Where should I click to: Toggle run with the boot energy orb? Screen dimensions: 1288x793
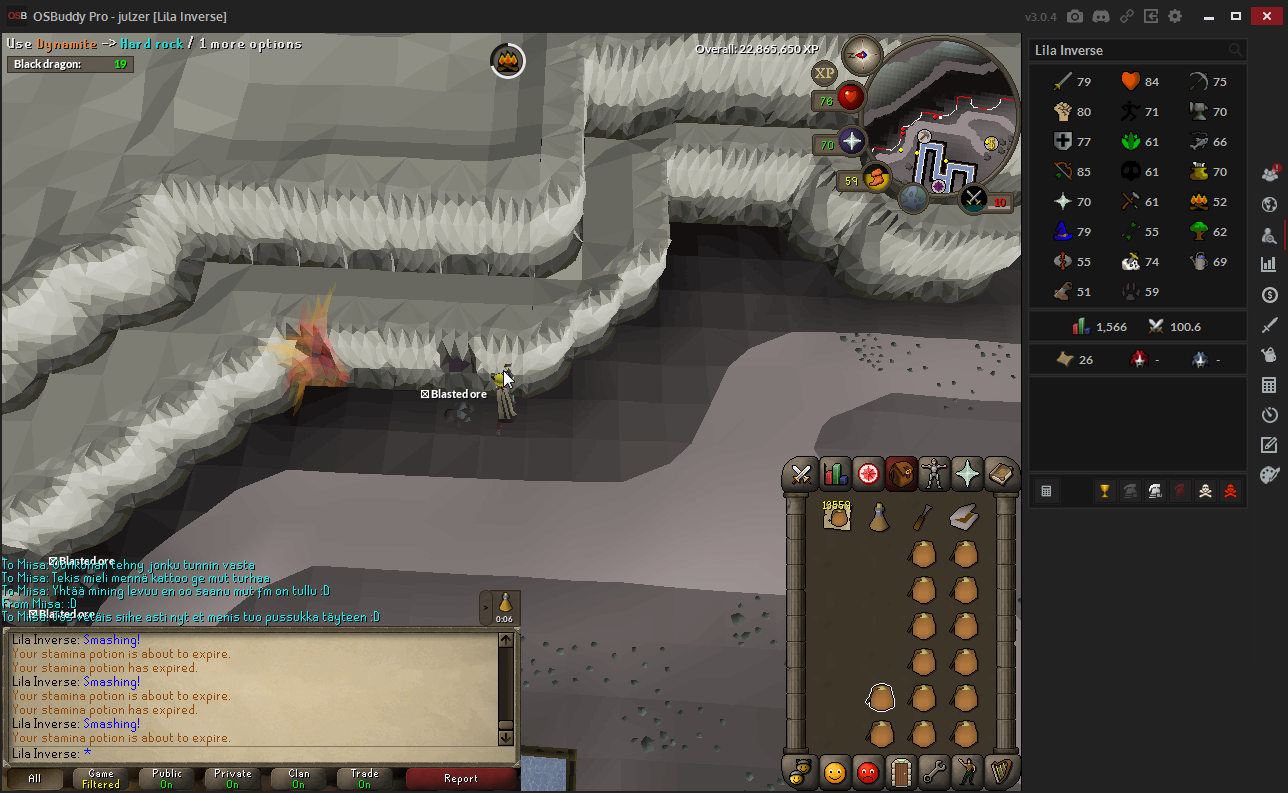pyautogui.click(x=876, y=179)
